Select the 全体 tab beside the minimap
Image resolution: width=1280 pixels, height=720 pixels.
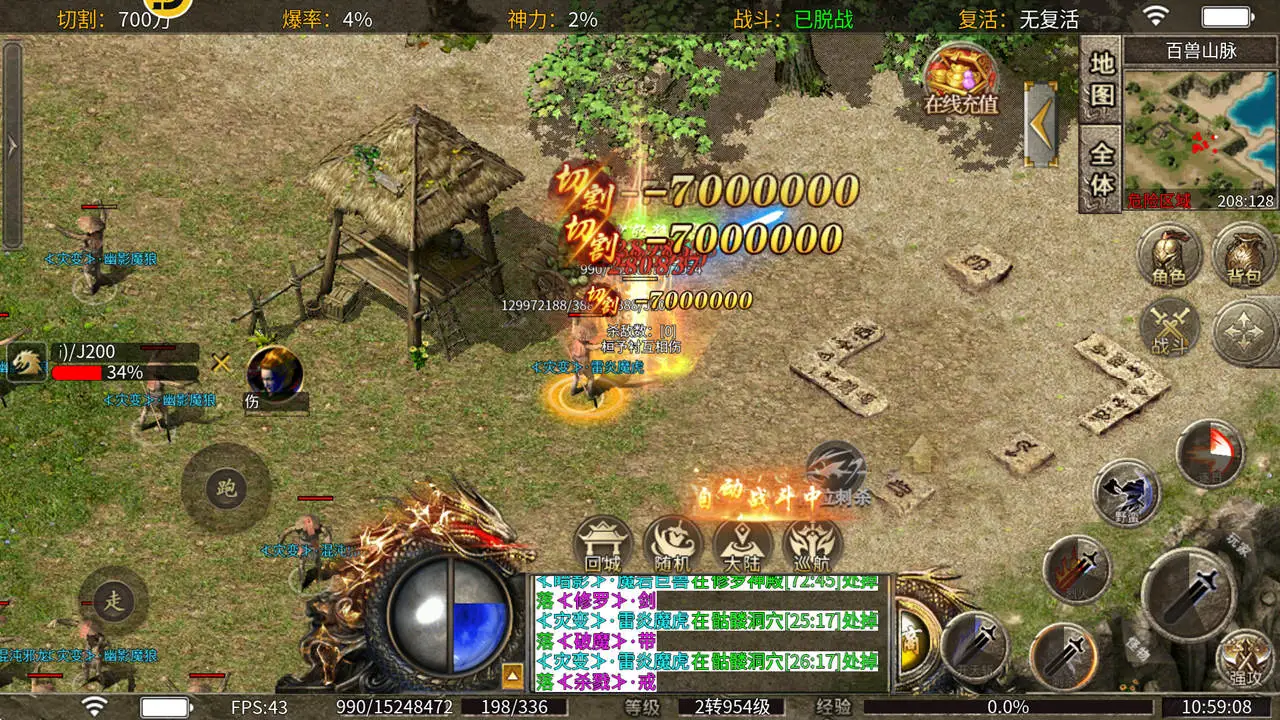point(1101,171)
